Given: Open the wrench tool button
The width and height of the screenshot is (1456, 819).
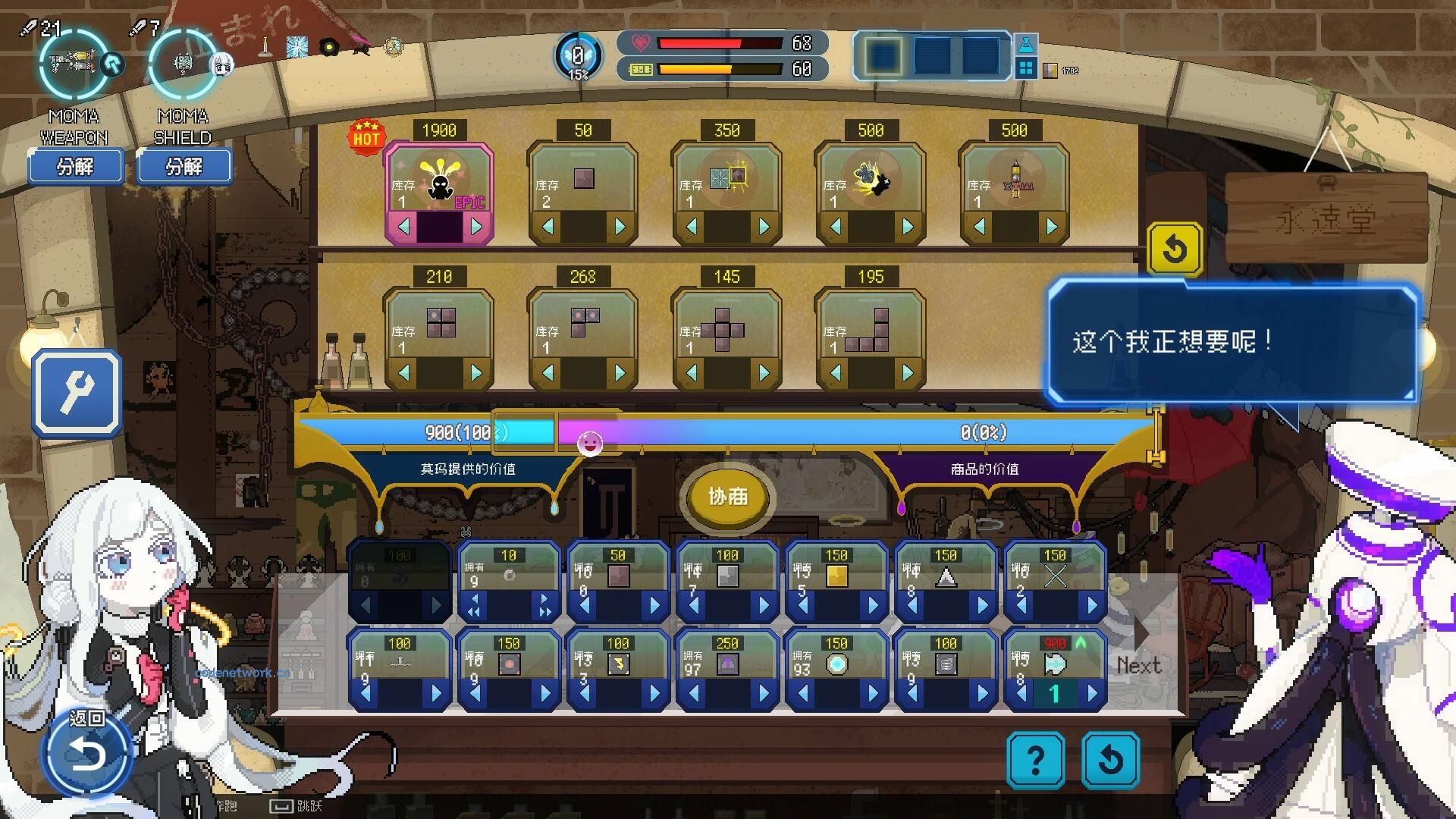Looking at the screenshot, I should pos(77,393).
